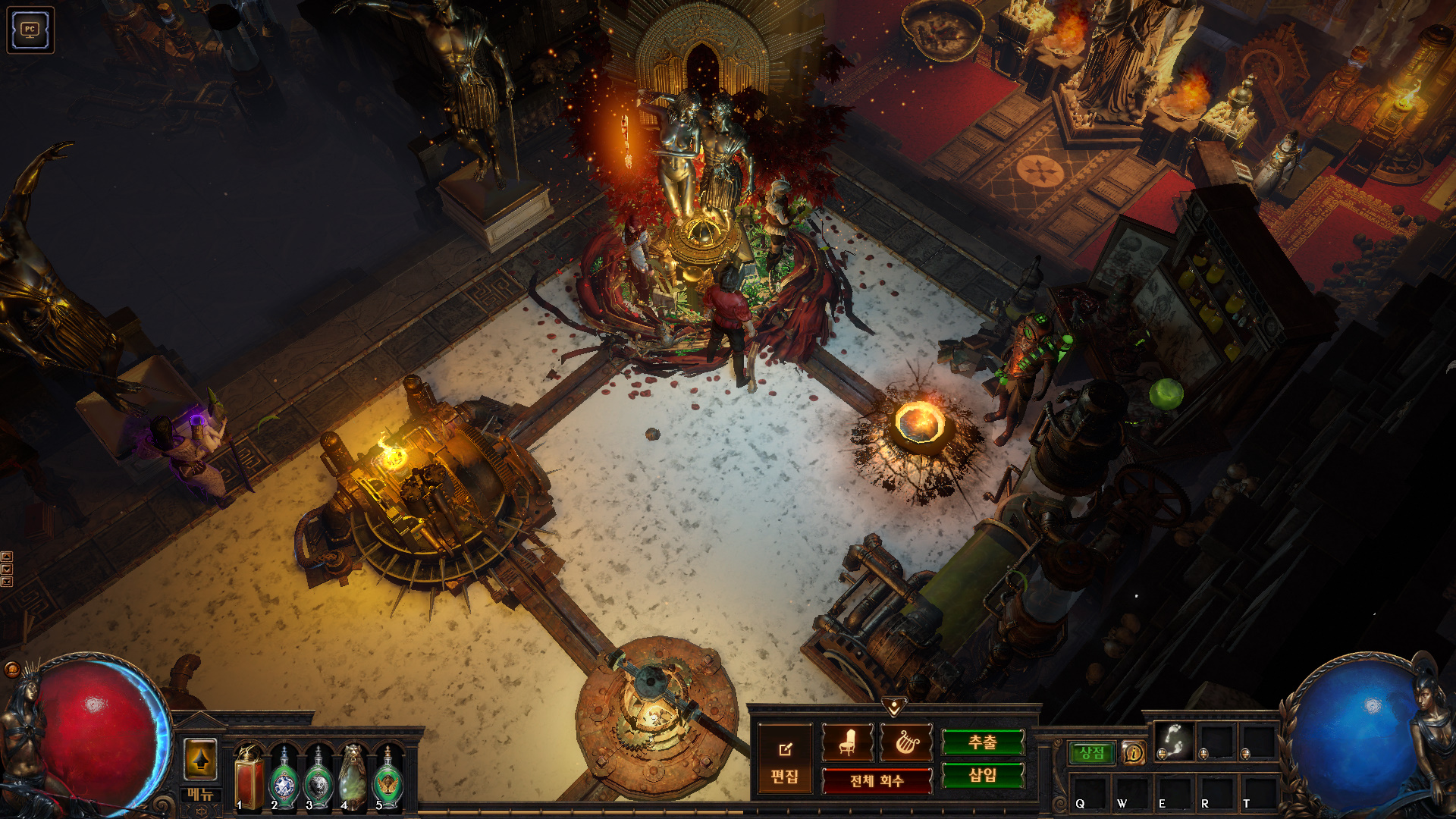Click the orange level-up arrow button
1456x819 pixels.
pyautogui.click(x=201, y=759)
